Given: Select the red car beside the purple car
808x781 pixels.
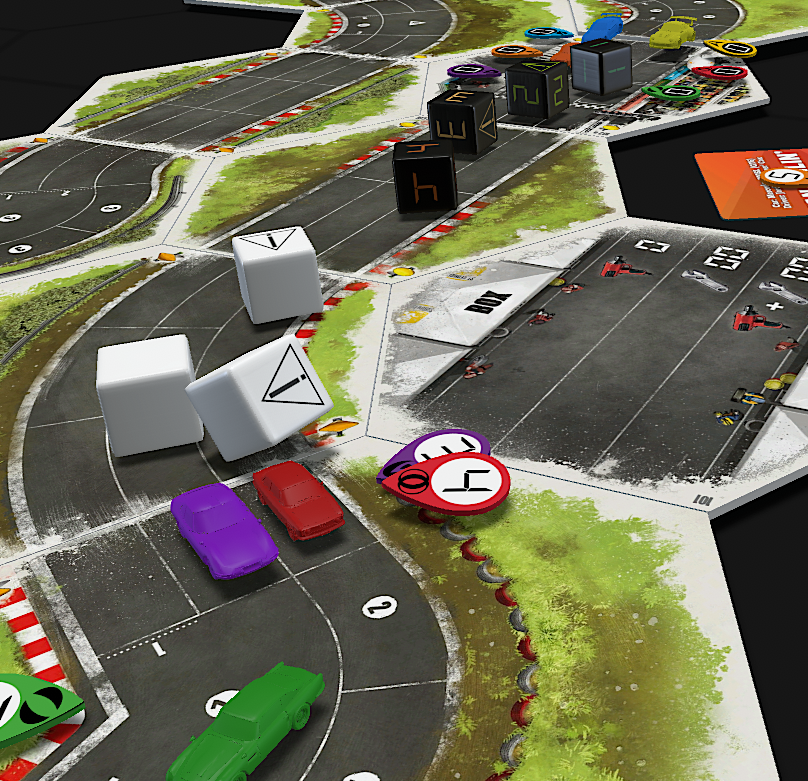Looking at the screenshot, I should (298, 499).
